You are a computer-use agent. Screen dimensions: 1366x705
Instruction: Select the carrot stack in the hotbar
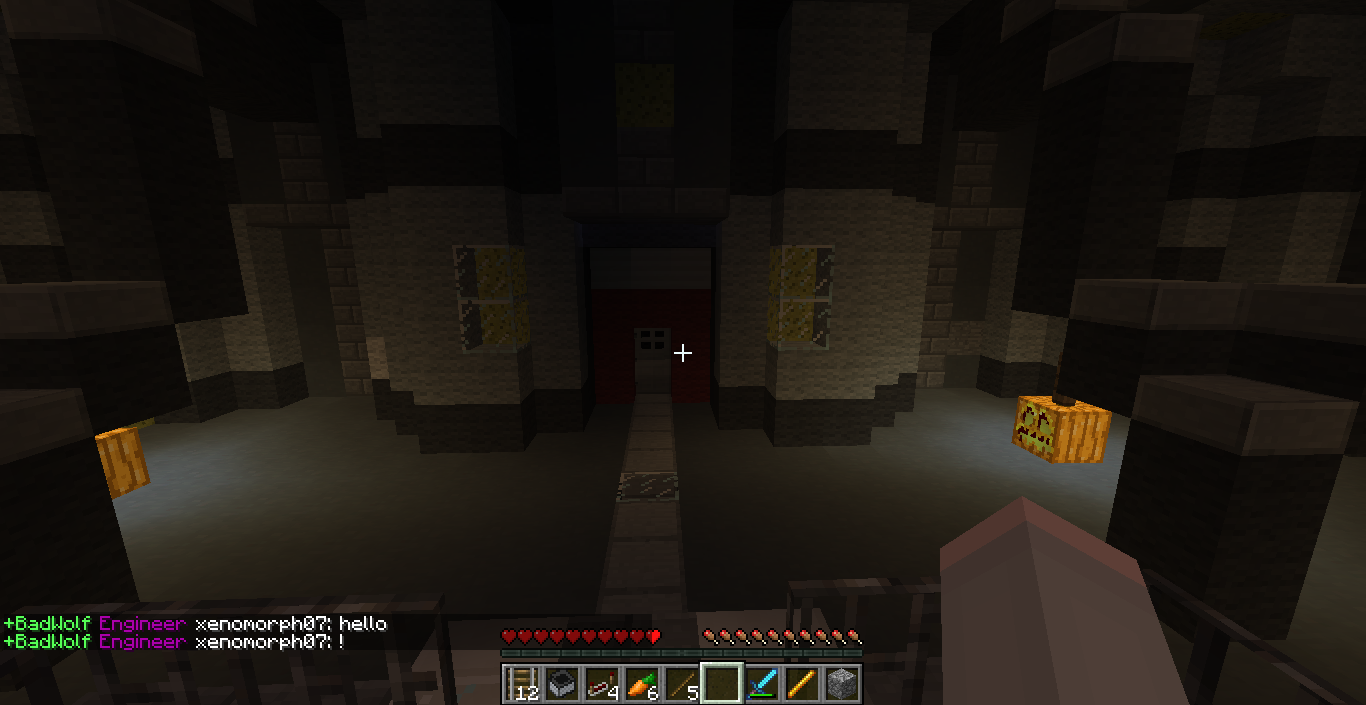pyautogui.click(x=642, y=684)
